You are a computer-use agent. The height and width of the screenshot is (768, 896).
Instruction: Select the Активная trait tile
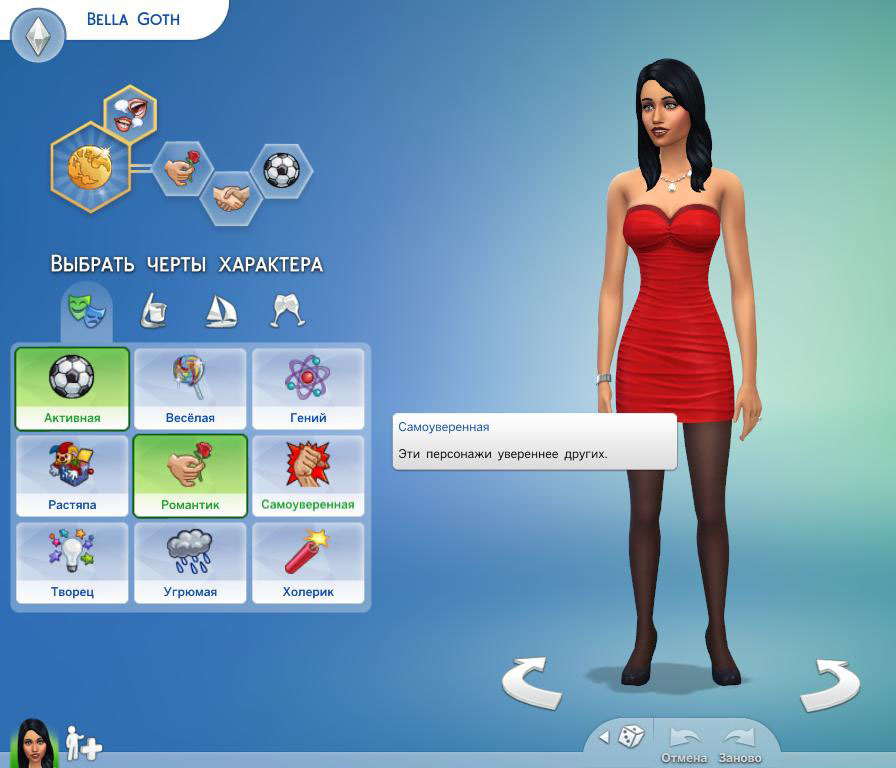[x=72, y=389]
